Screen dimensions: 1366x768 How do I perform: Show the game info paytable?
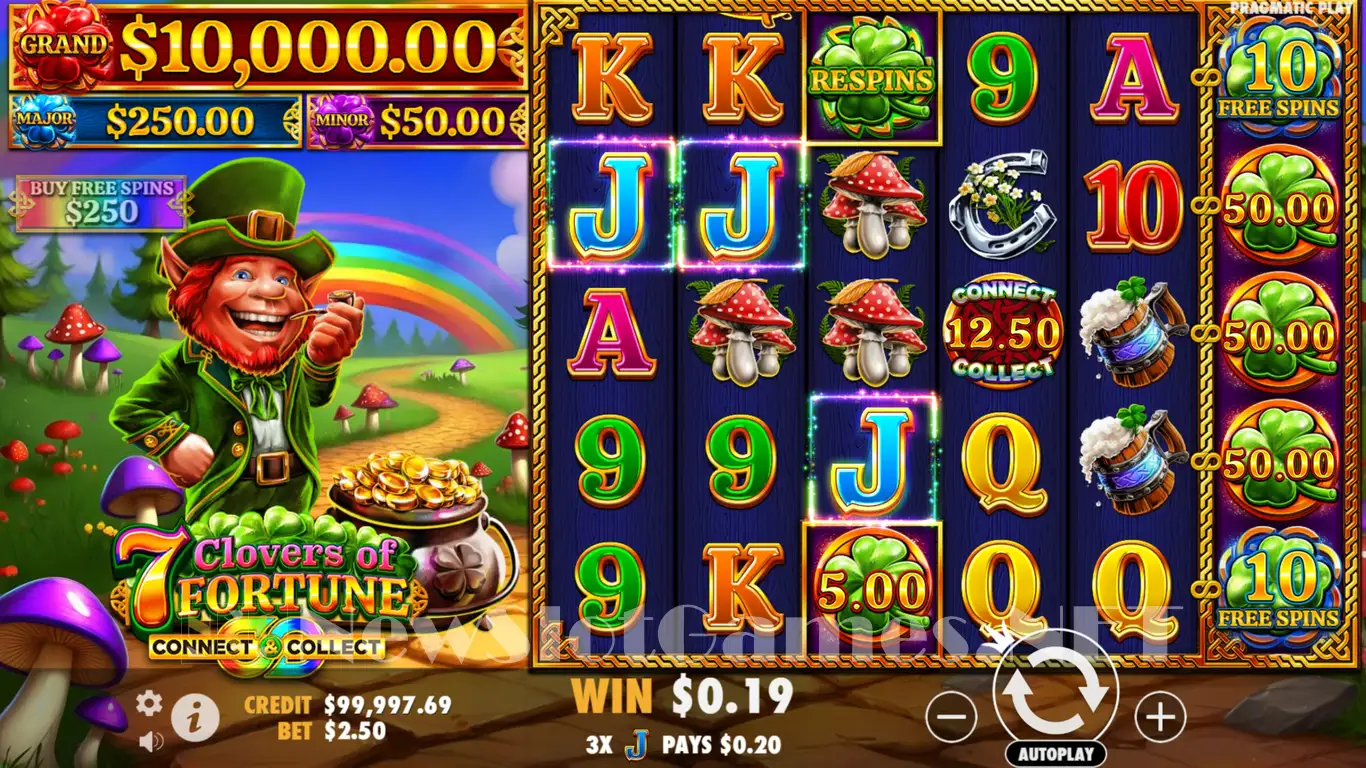[195, 716]
